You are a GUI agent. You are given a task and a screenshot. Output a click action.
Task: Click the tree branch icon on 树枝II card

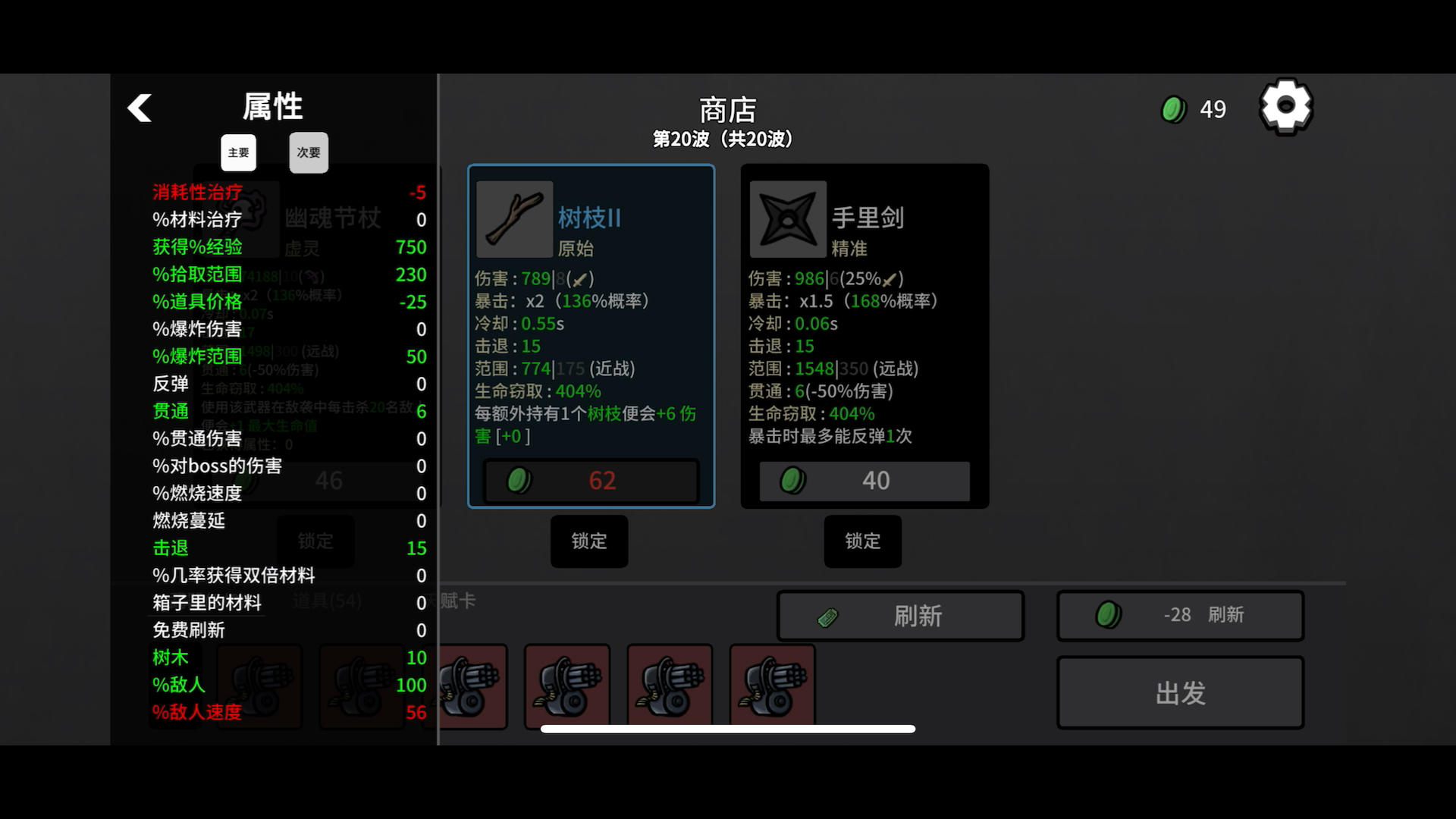pos(514,218)
